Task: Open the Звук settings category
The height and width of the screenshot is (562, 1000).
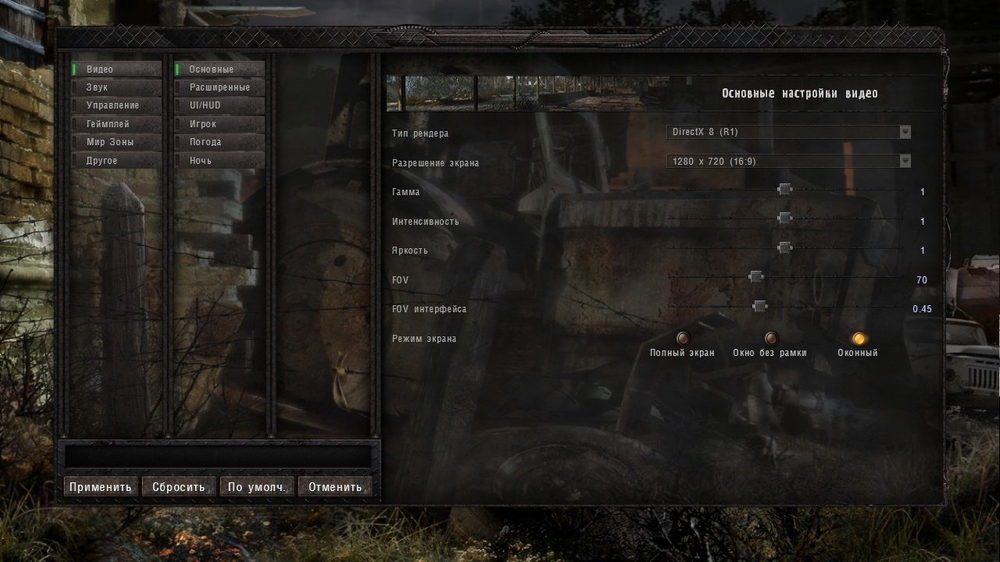Action: pyautogui.click(x=115, y=87)
